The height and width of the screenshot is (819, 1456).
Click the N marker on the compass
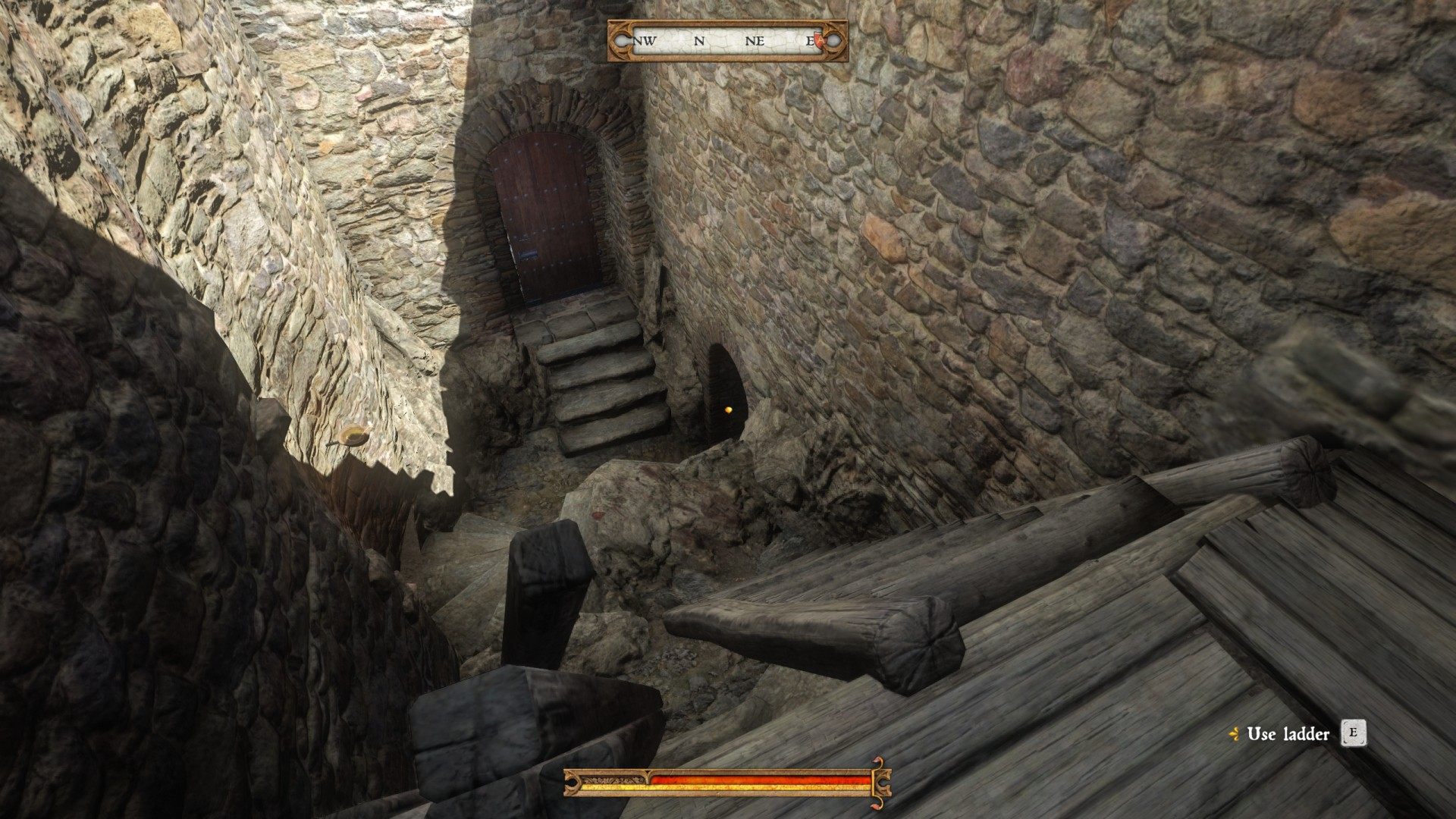tap(699, 40)
